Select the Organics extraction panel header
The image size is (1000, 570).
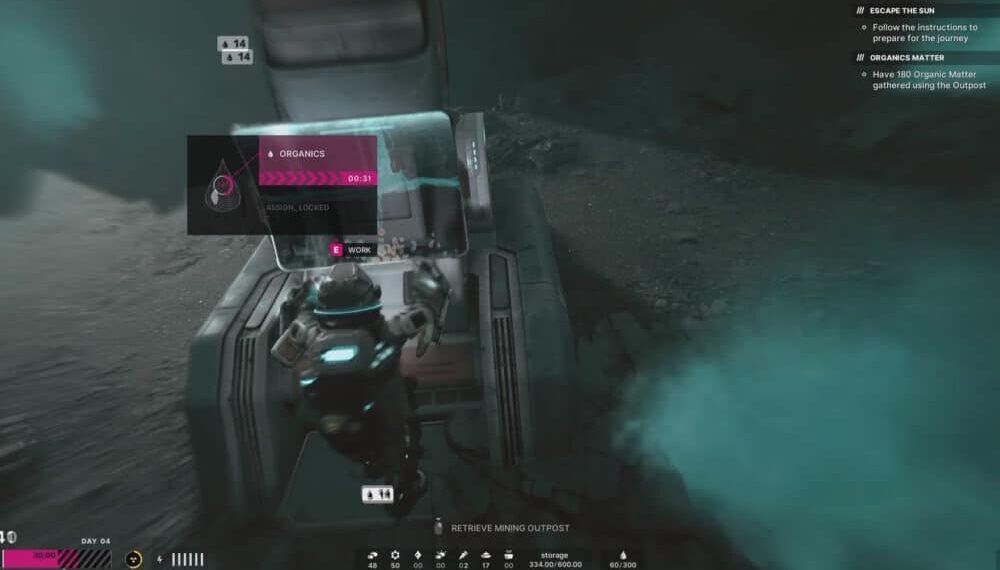tap(317, 154)
